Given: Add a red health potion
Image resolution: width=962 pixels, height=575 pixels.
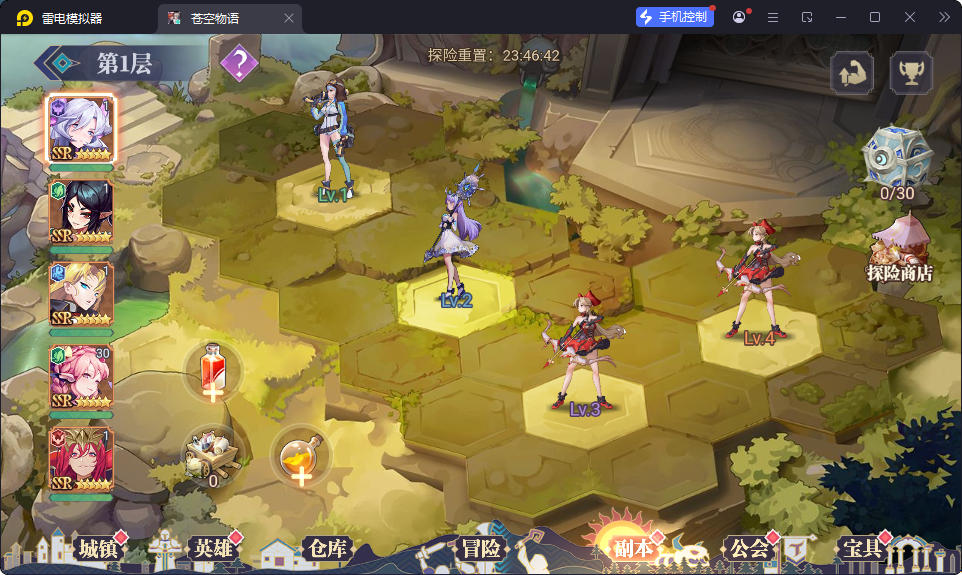Looking at the screenshot, I should click(212, 372).
